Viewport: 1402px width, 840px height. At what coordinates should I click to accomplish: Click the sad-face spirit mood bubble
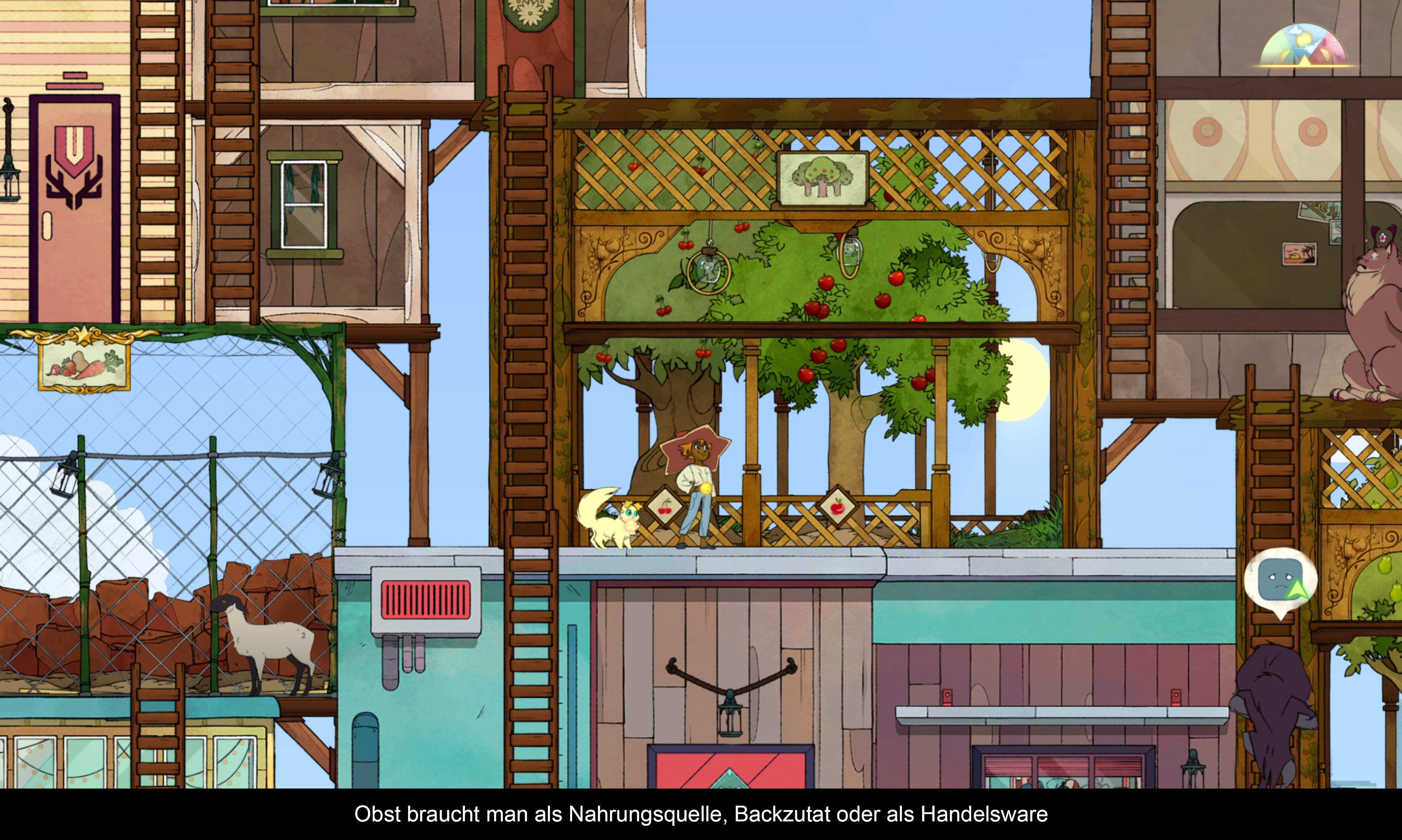(1280, 581)
